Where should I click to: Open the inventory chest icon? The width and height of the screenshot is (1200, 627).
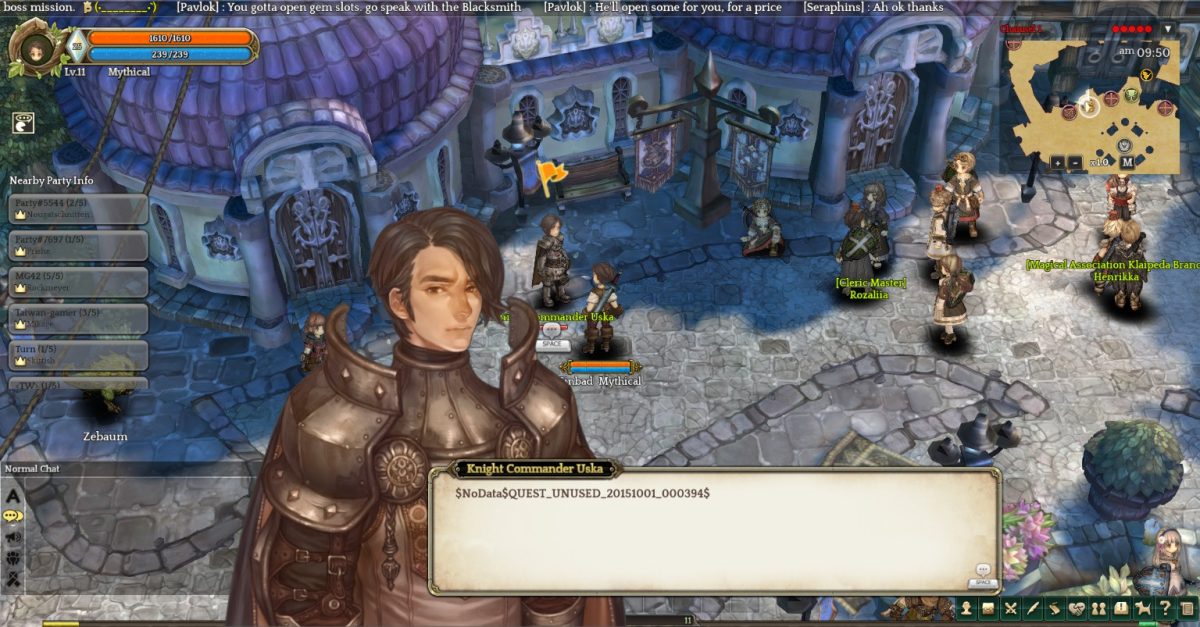988,608
